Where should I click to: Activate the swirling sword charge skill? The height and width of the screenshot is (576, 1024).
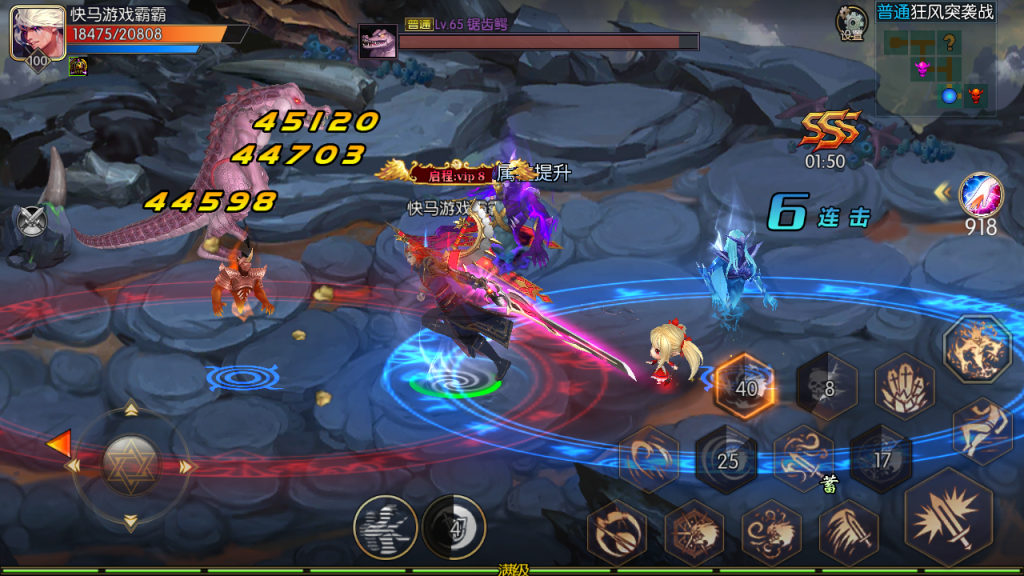[x=803, y=457]
